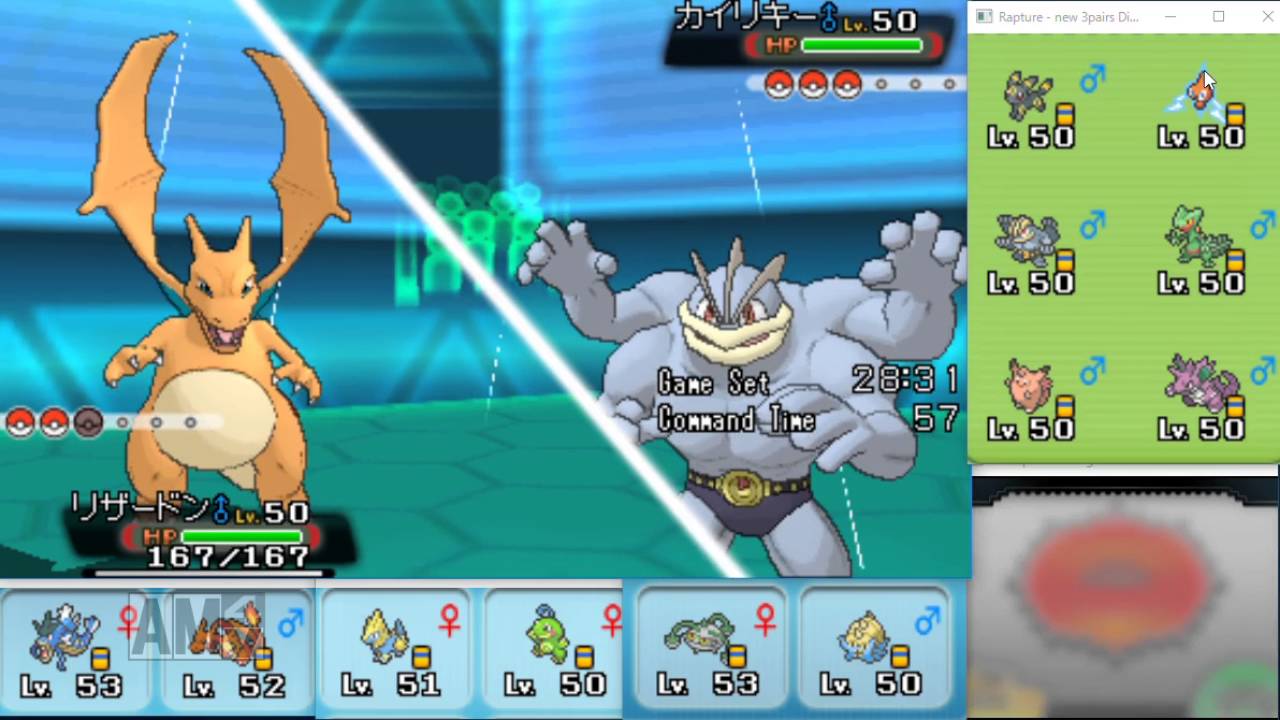Click the Cradily sprite in the Lv. 53 slot

point(700,635)
